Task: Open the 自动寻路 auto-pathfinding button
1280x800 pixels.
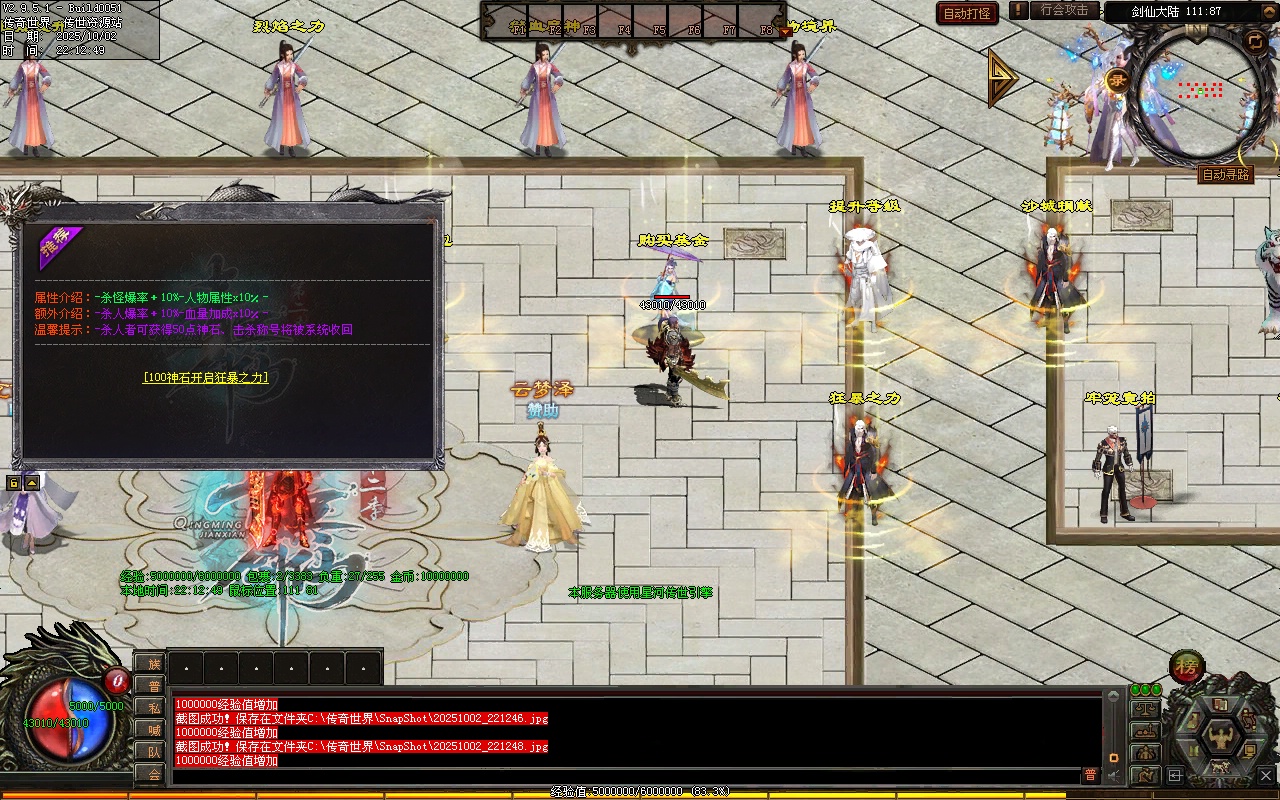Action: click(1225, 175)
